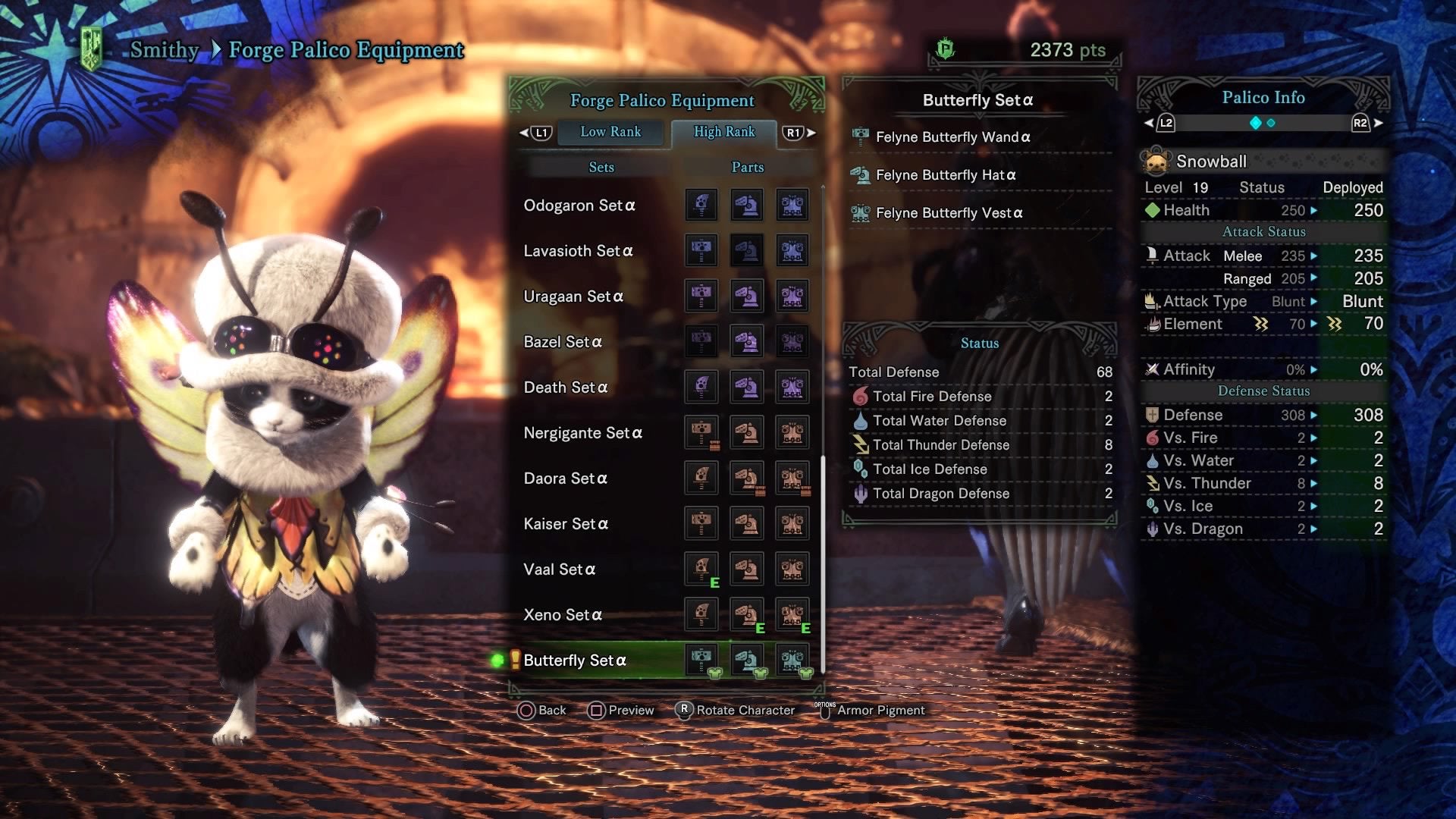The image size is (1456, 819).
Task: Open the Bazel Set α entry
Action: [x=563, y=342]
